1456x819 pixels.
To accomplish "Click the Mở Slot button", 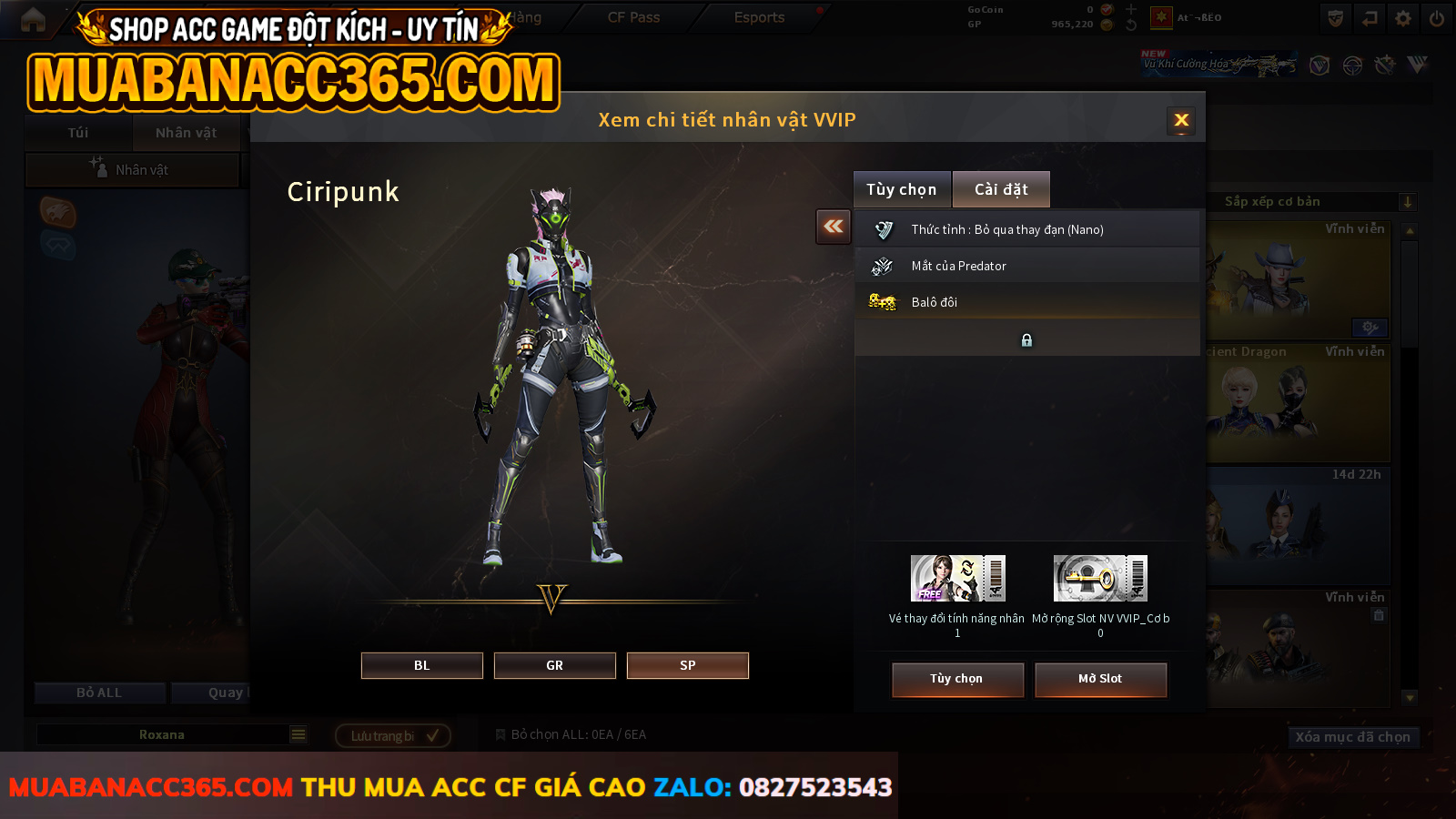I will tap(1099, 679).
